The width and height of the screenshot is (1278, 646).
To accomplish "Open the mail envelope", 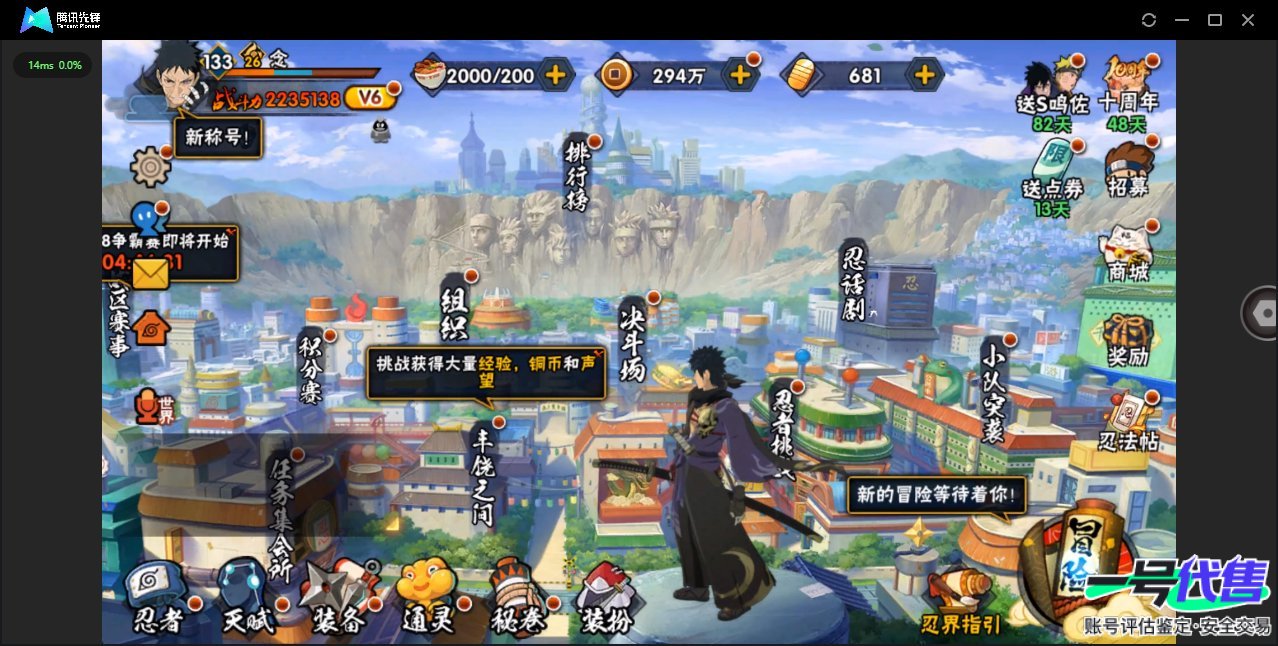I will click(x=150, y=272).
